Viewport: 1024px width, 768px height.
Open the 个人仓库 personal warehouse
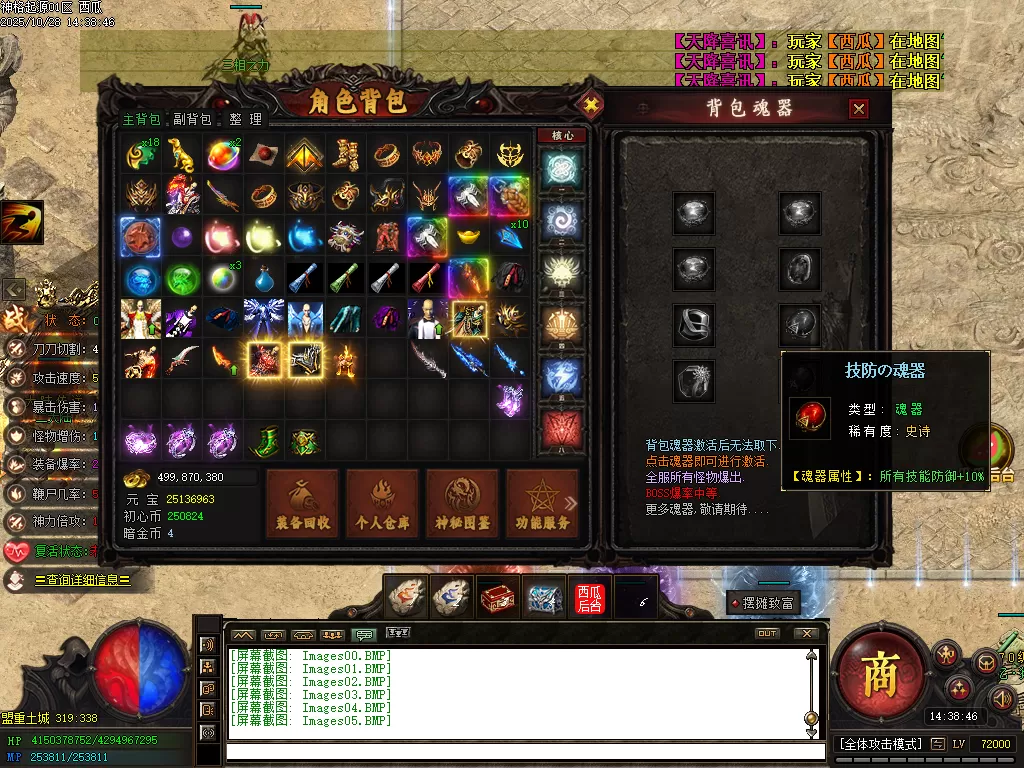pos(382,503)
